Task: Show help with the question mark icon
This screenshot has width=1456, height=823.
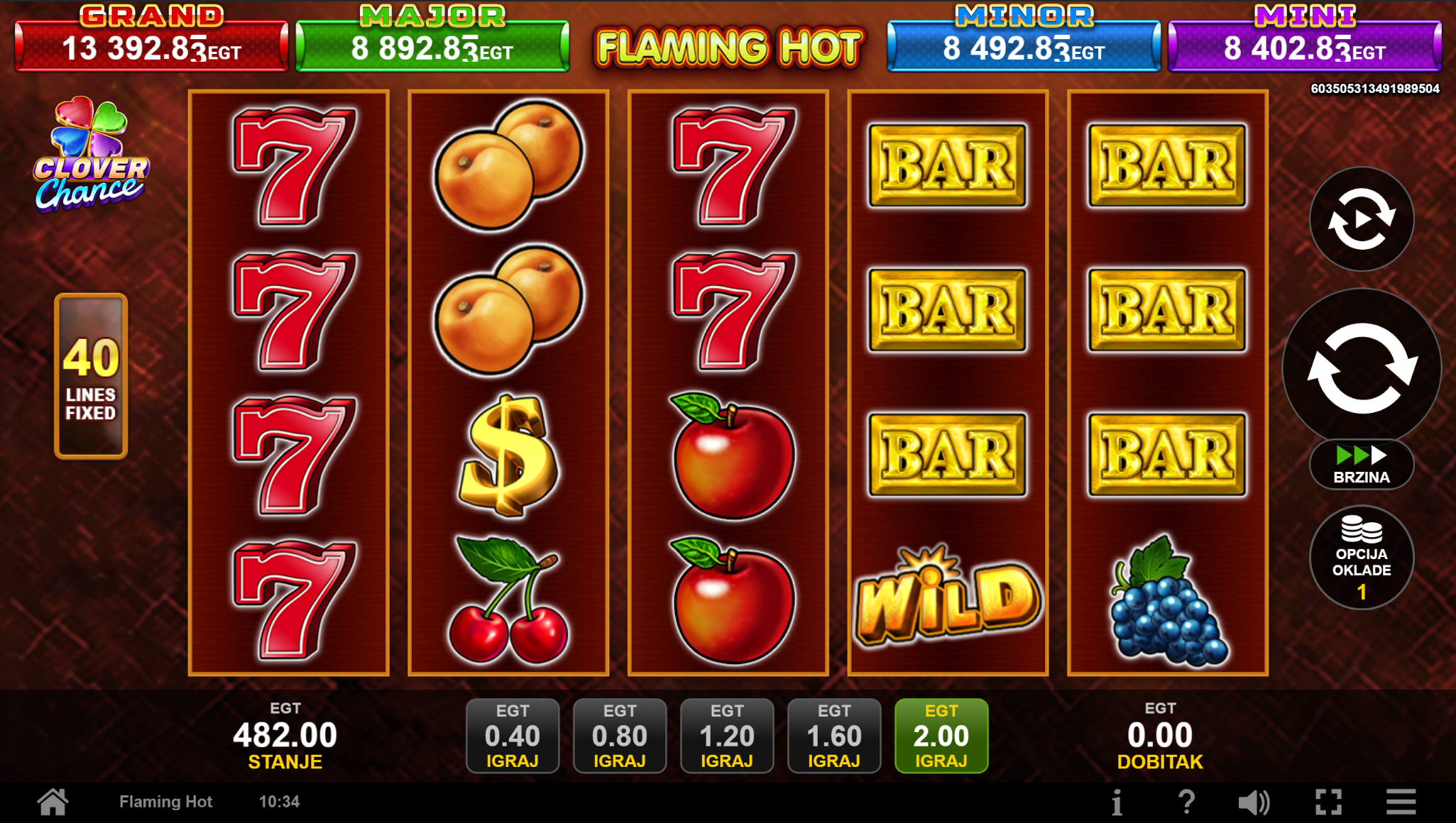Action: (x=1186, y=802)
